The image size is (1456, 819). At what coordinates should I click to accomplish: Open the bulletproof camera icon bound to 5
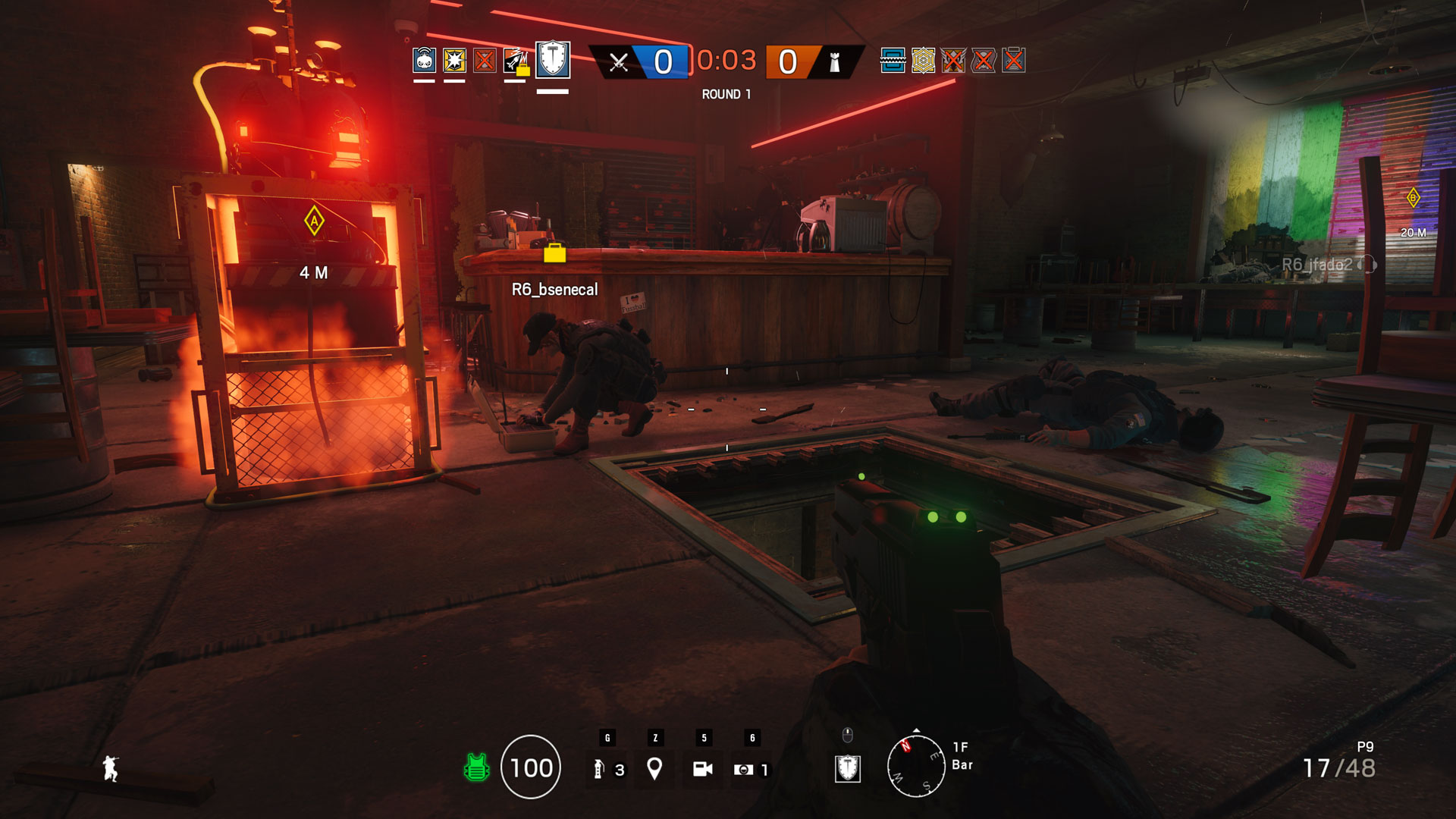coord(704,768)
